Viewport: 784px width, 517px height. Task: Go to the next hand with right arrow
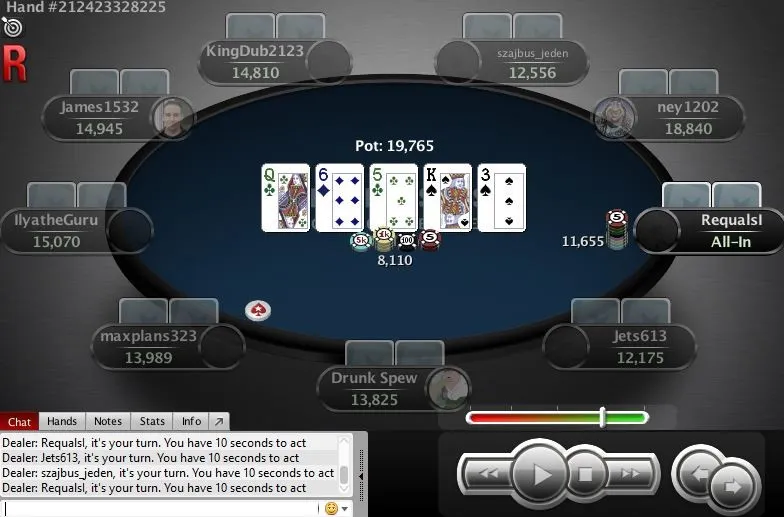(x=732, y=486)
